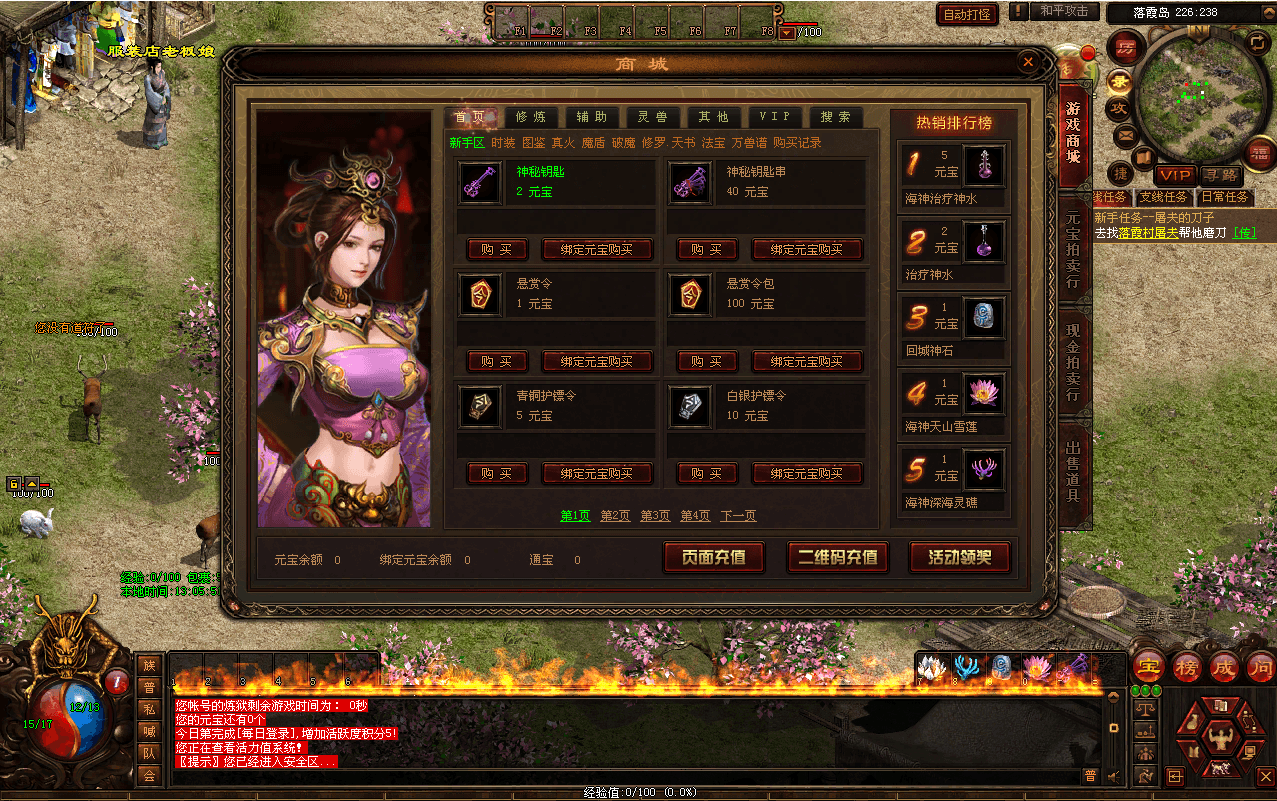
Task: Select top-selling 海神治疗神水 potion icon
Action: tap(983, 164)
